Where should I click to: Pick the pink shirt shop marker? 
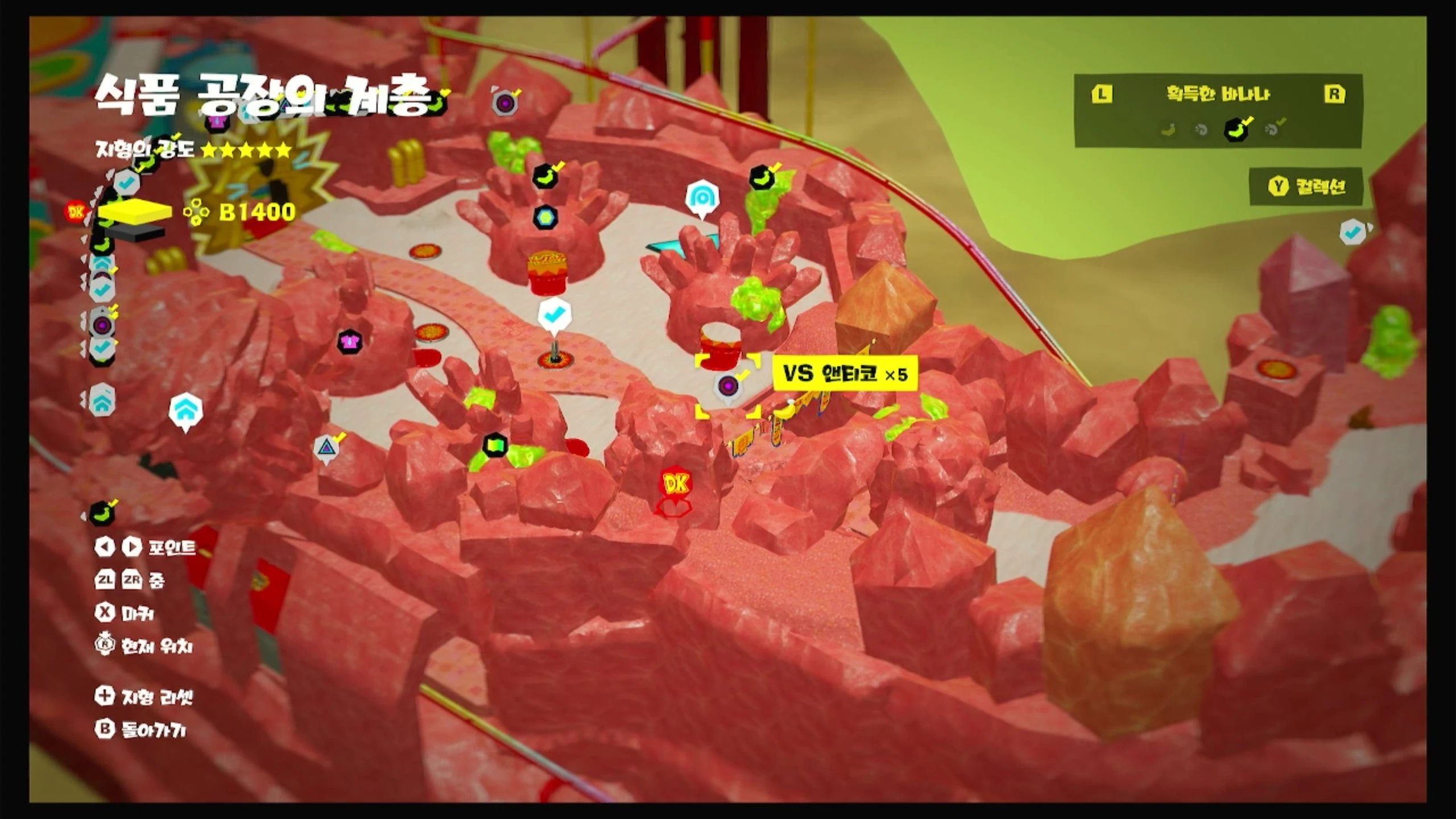point(349,342)
